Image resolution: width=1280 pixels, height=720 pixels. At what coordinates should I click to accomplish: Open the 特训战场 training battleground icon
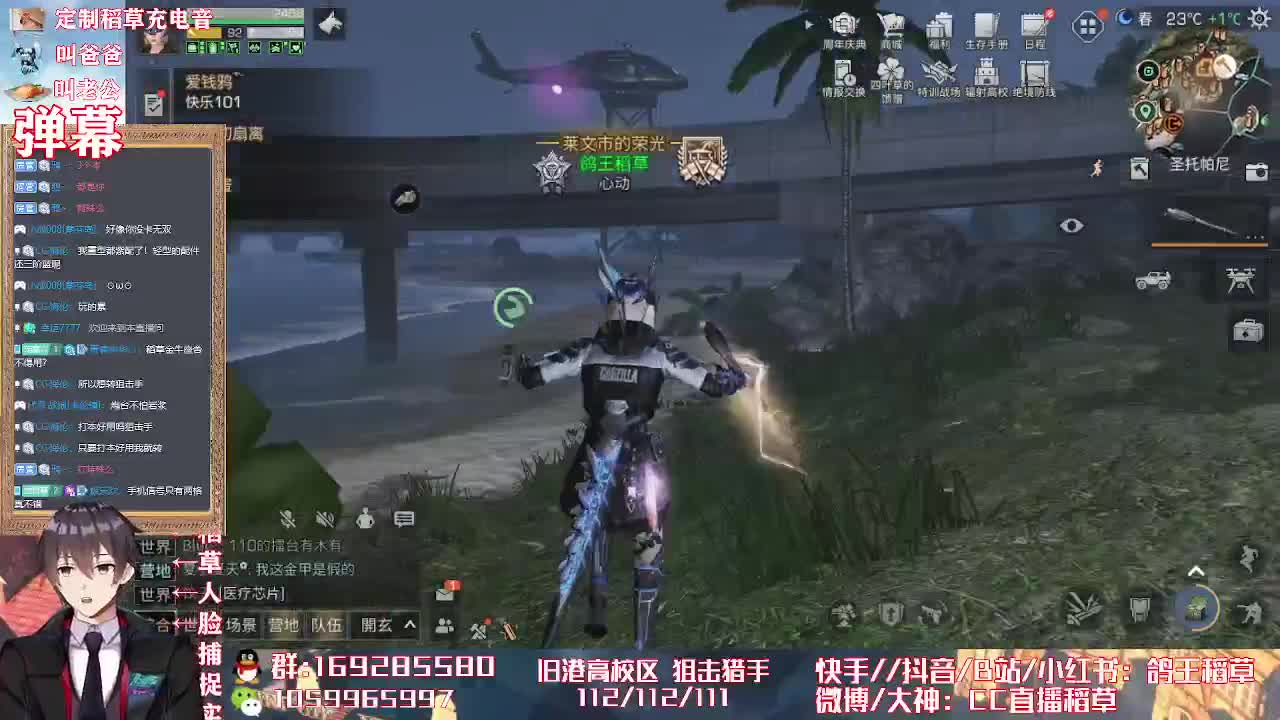[937, 72]
